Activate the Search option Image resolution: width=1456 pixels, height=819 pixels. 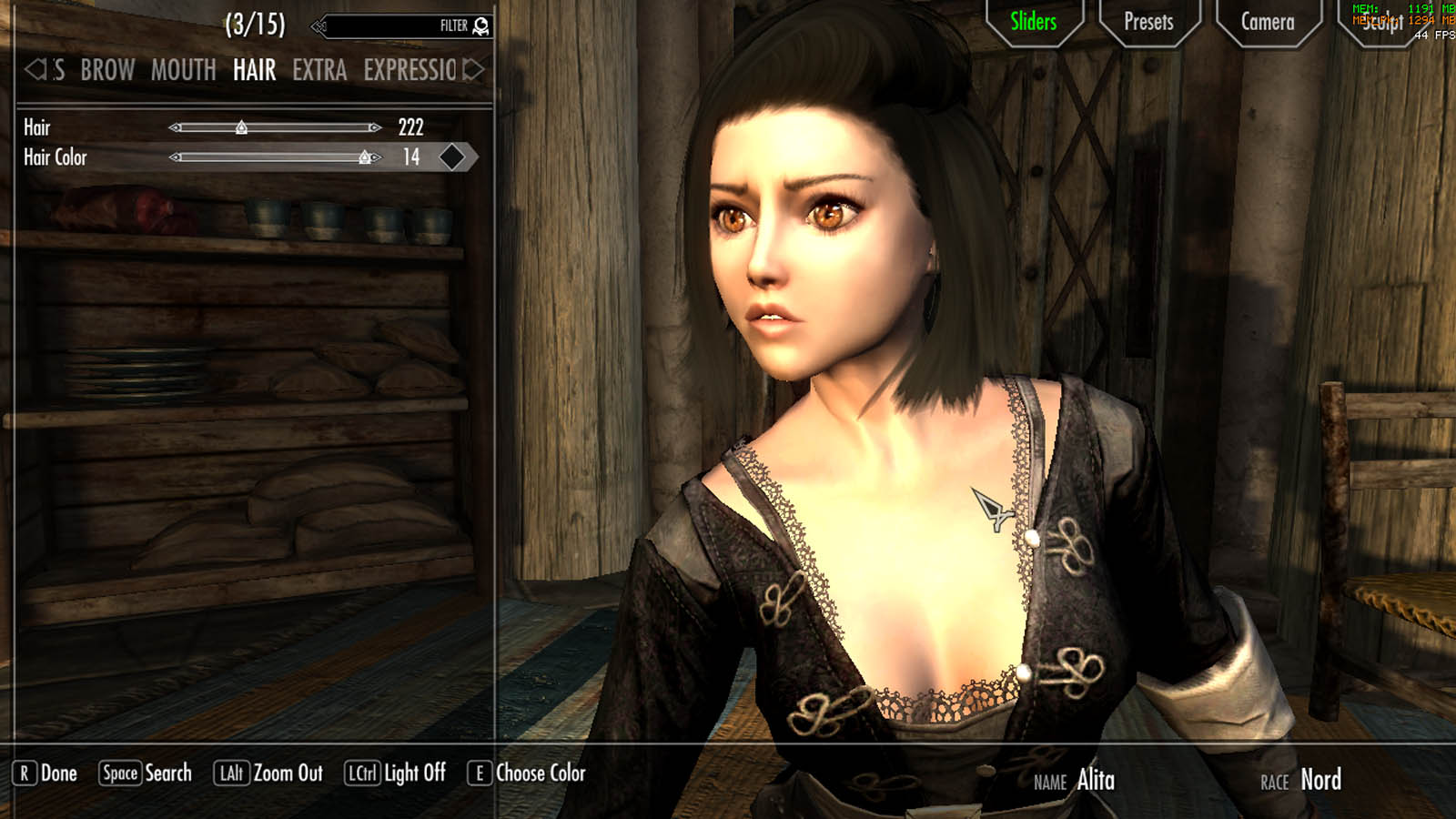point(146,773)
